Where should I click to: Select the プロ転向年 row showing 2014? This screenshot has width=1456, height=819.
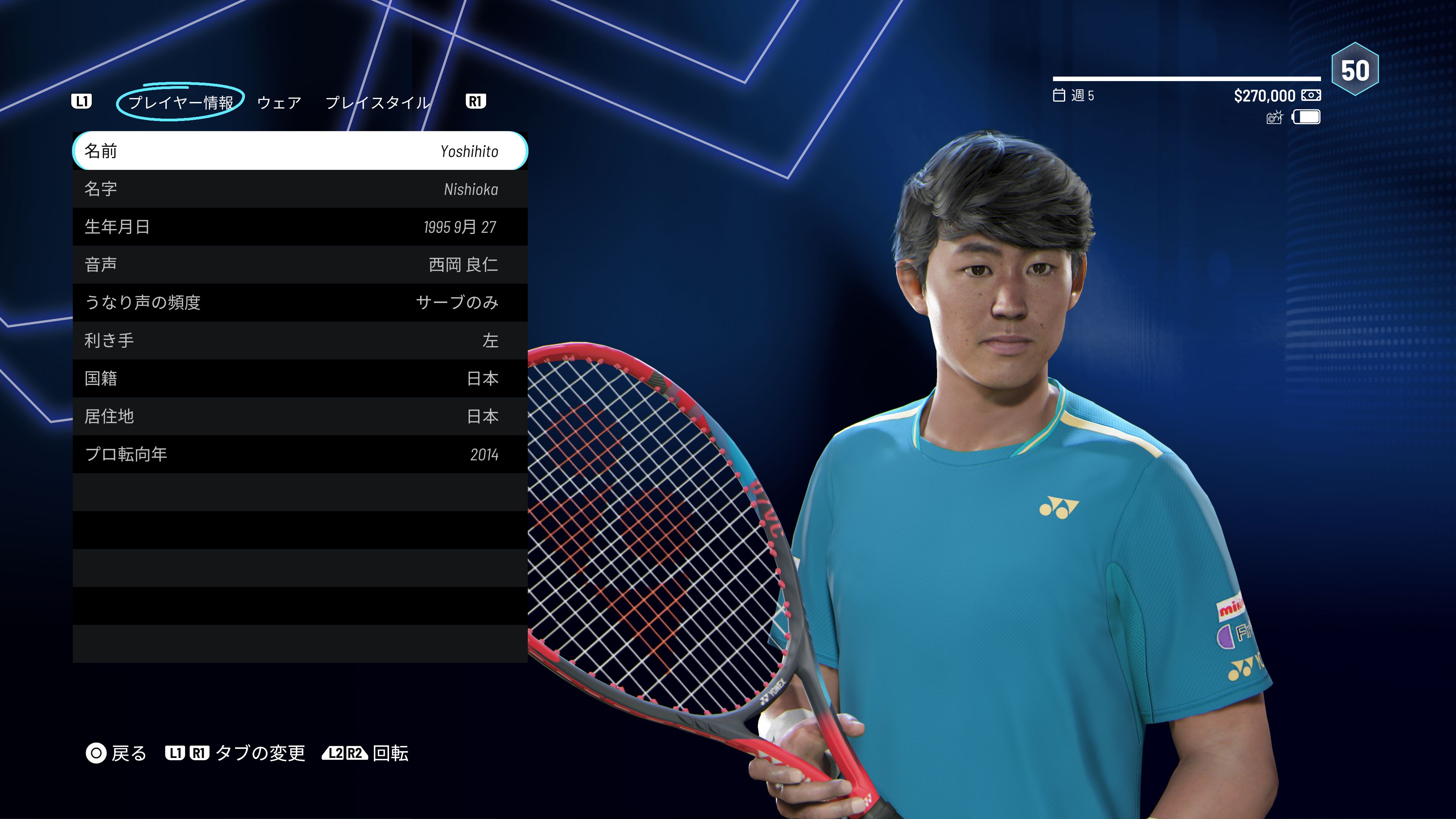point(300,454)
